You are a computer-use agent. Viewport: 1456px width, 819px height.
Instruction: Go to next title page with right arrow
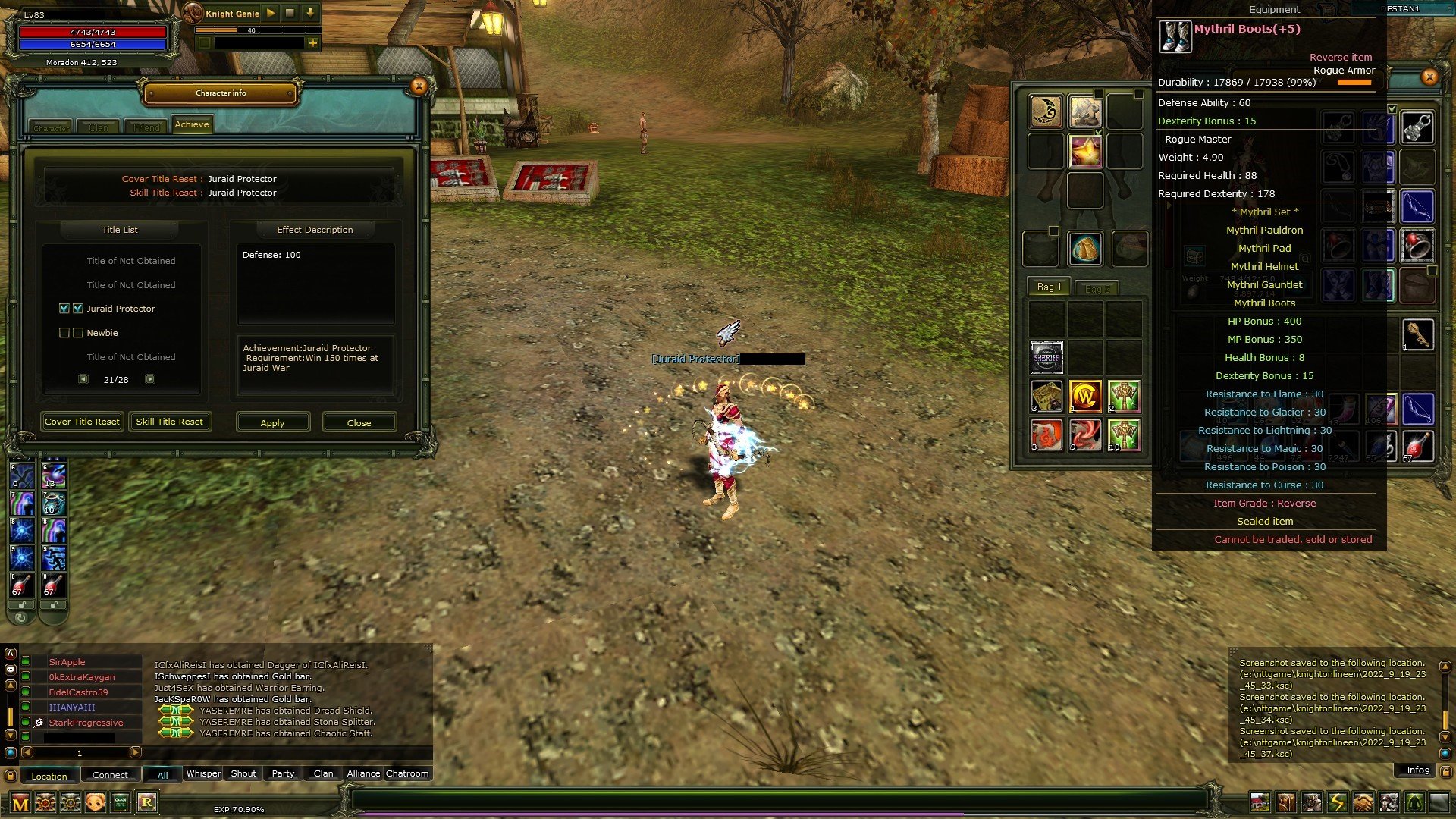[x=150, y=378]
